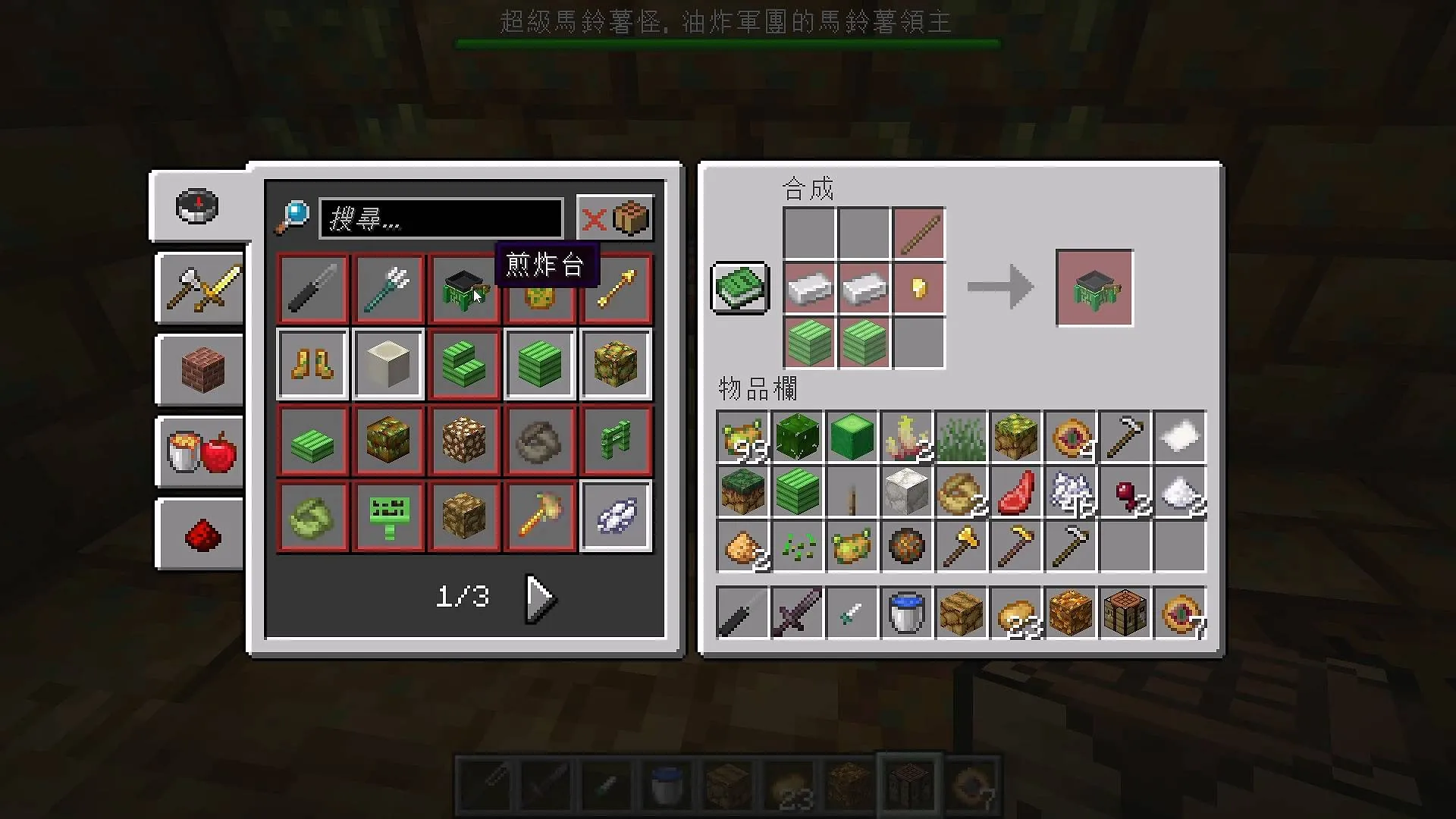This screenshot has height=819, width=1456.
Task: Select the golden boots recipe
Action: click(x=312, y=364)
